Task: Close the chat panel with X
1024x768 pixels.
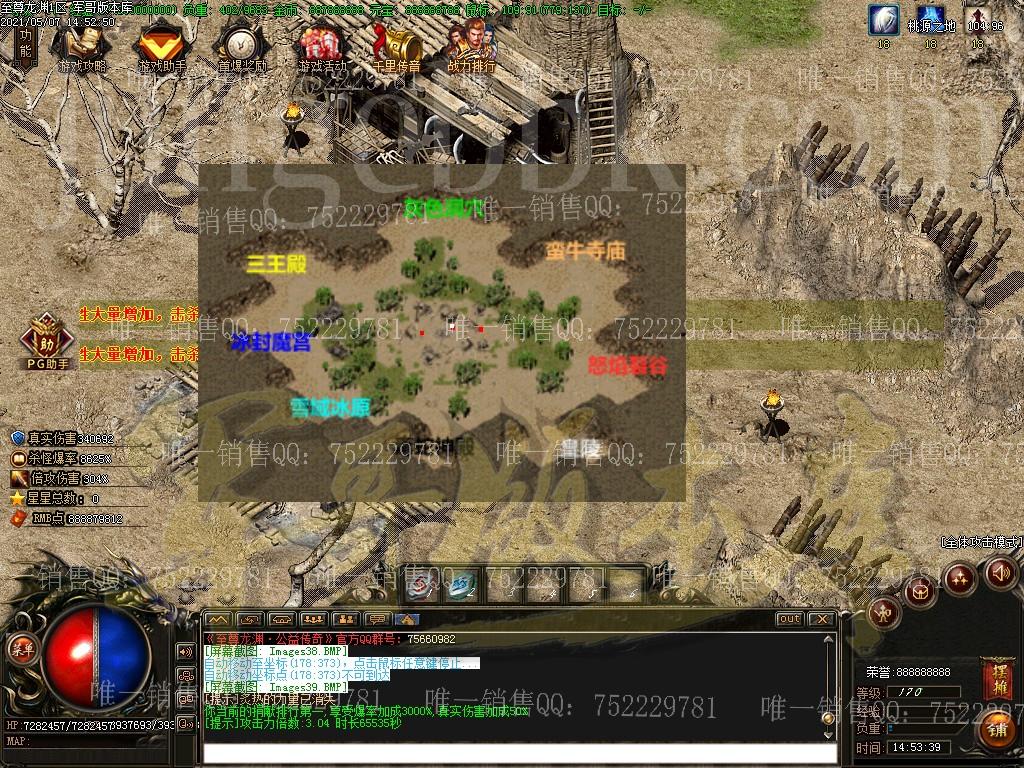Action: (x=822, y=619)
